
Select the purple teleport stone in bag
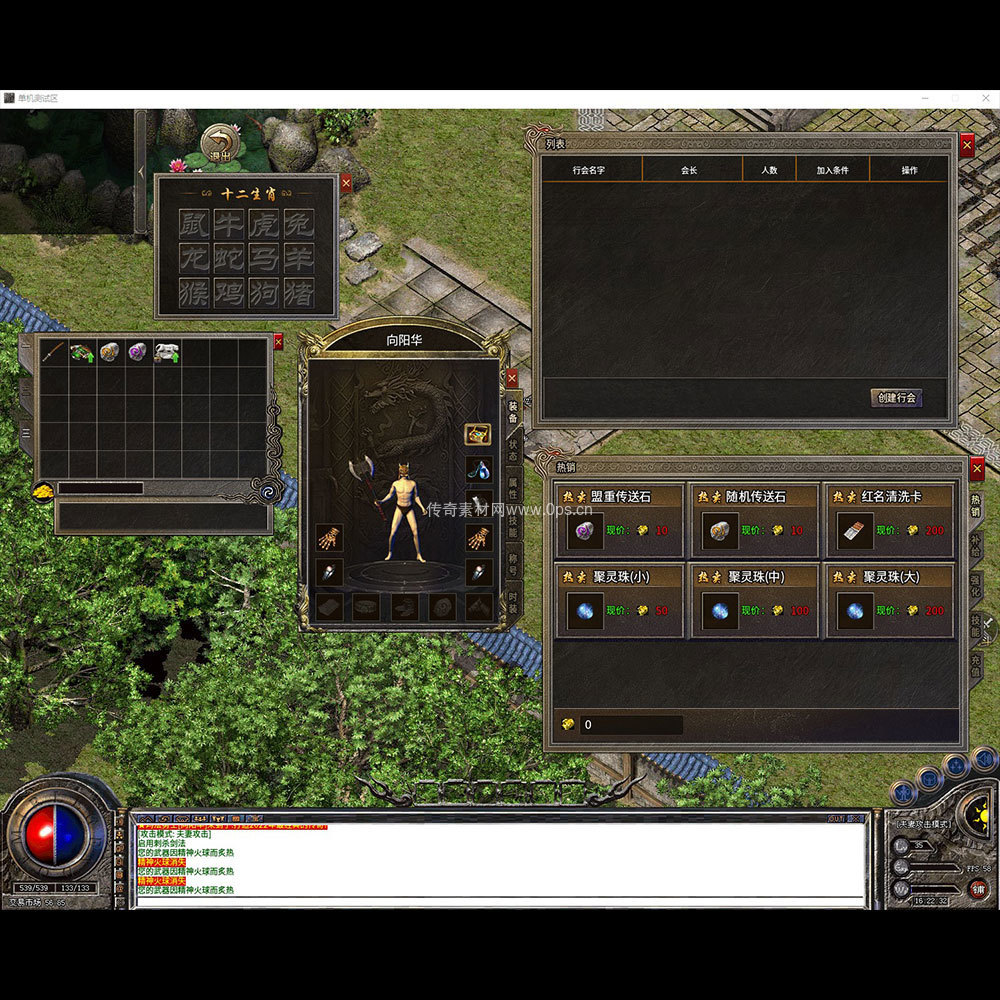137,352
